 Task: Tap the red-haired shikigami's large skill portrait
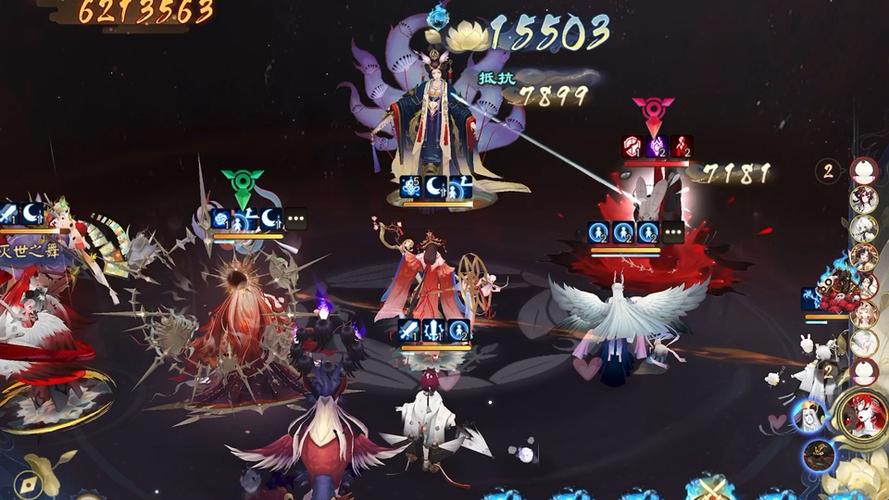[859, 414]
